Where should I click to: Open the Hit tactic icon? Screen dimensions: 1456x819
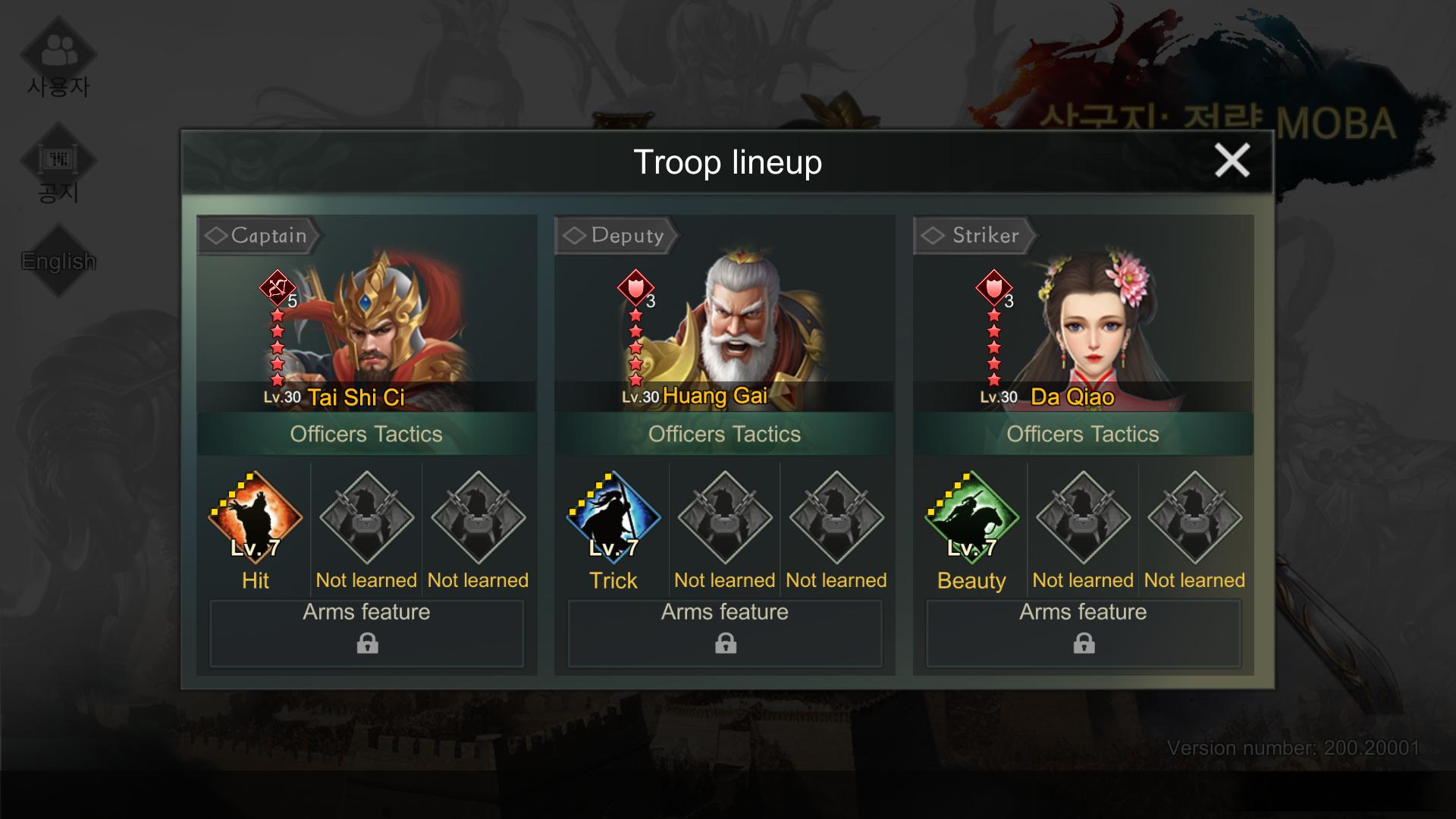[256, 518]
